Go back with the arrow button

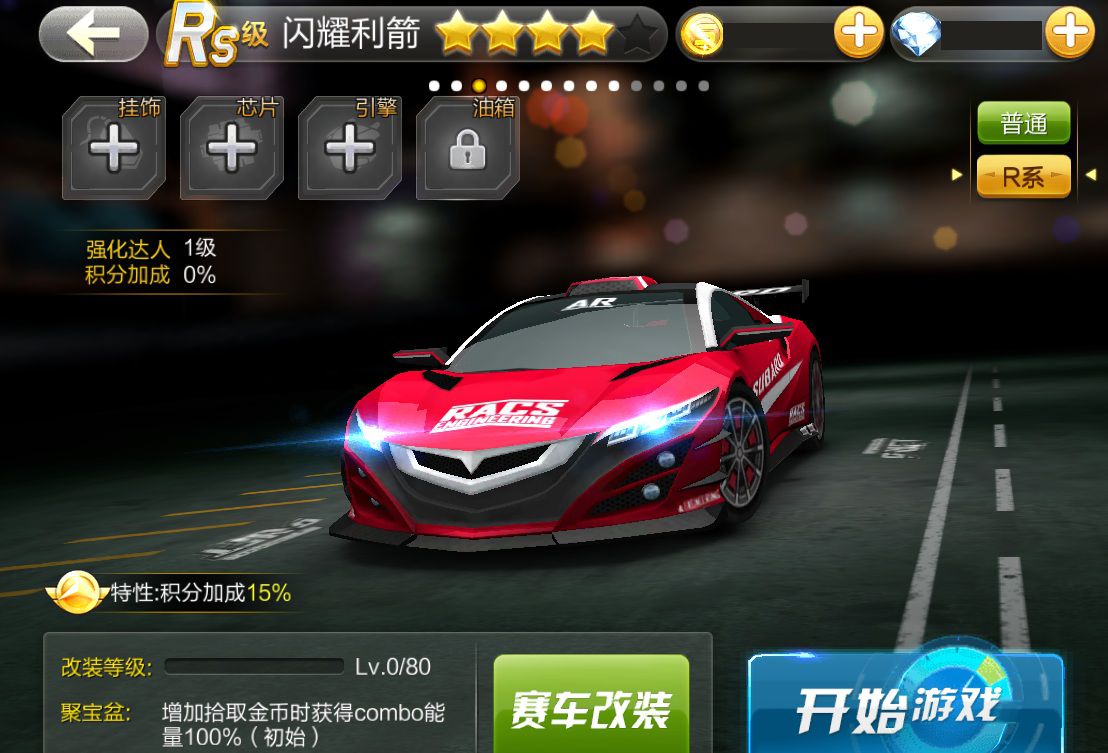94,34
